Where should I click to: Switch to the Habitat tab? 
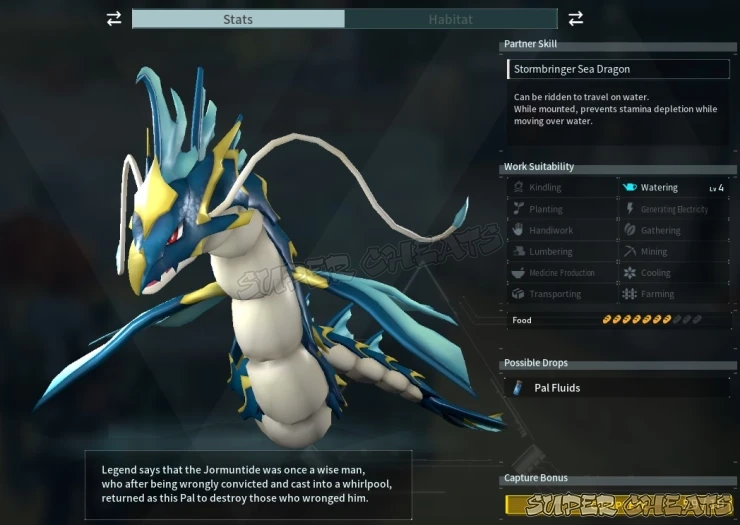click(450, 19)
